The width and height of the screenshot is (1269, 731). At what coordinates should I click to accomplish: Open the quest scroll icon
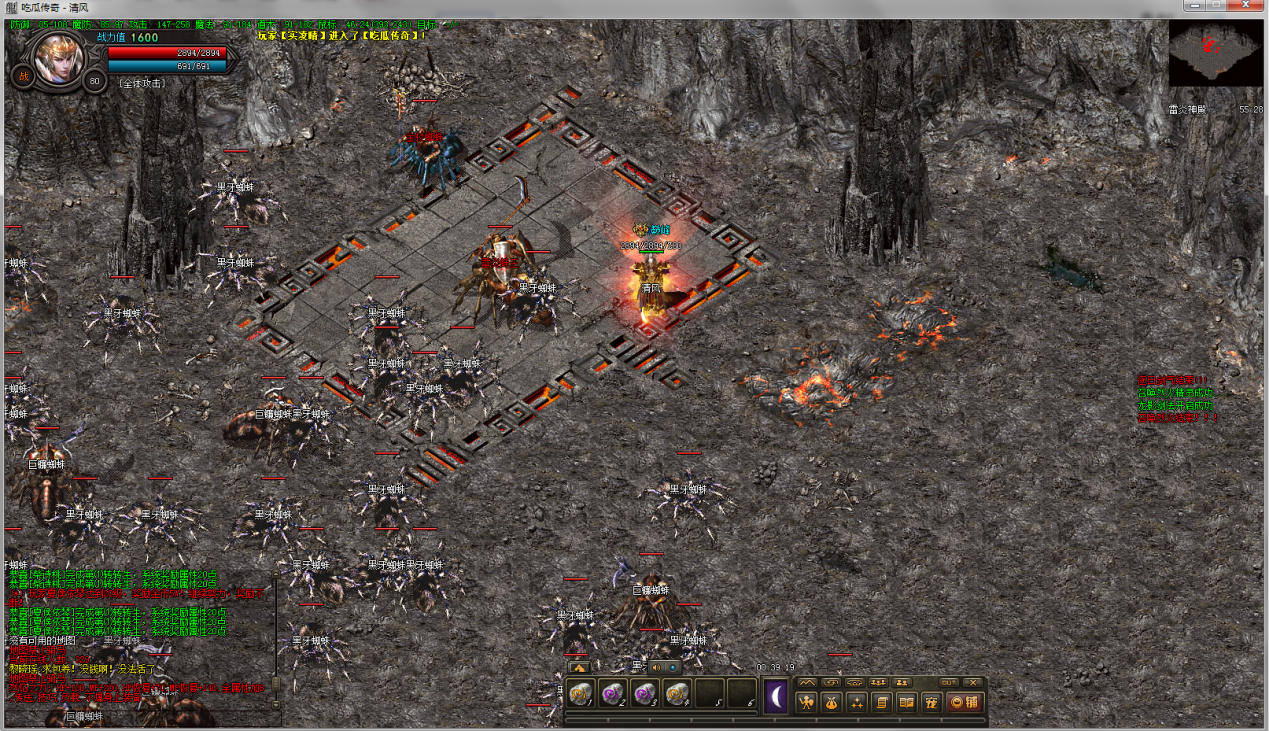pyautogui.click(x=882, y=702)
